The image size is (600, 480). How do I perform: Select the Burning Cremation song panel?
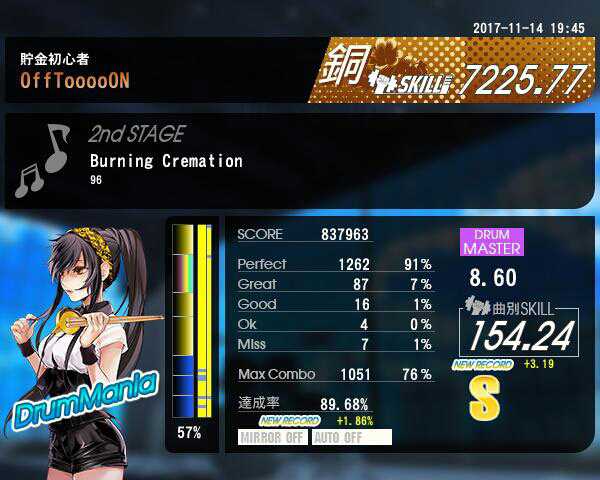click(166, 160)
